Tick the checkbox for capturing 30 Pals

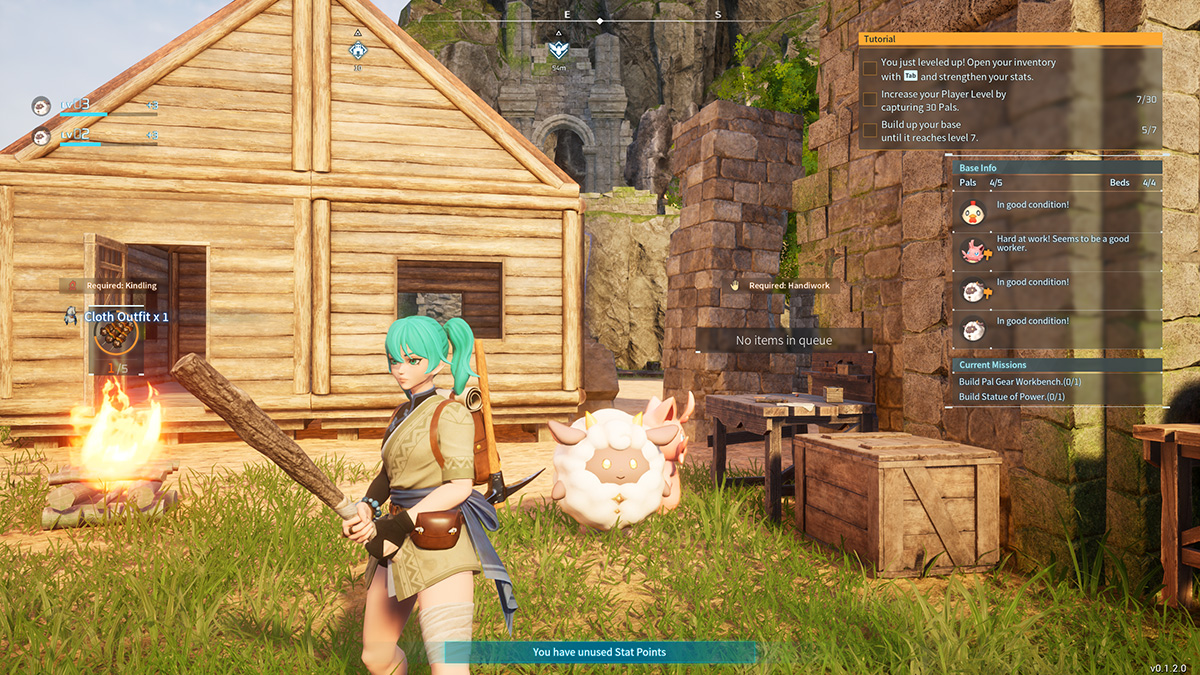coord(870,100)
